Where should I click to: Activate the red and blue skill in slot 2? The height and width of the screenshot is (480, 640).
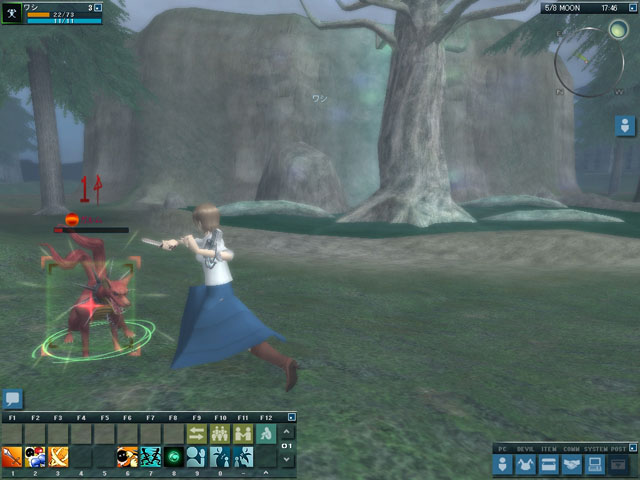[x=35, y=457]
